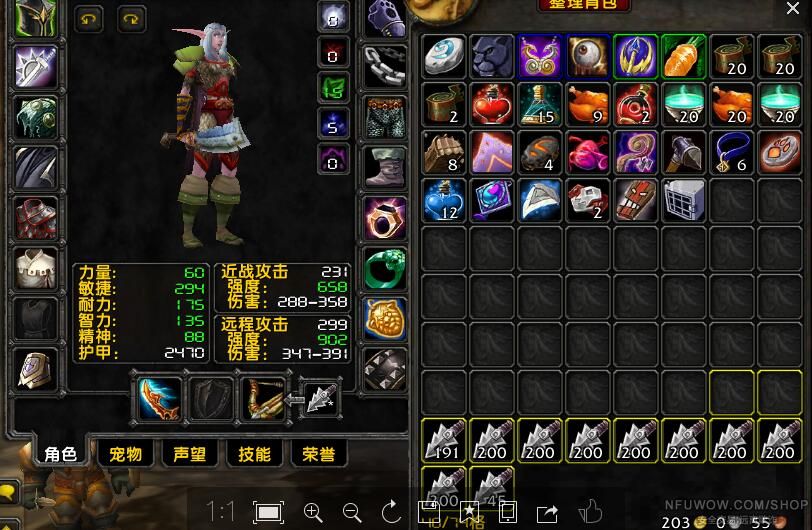Switch to the 宠物 (Pet) tab
Viewport: 812px width, 530px height.
tap(125, 454)
